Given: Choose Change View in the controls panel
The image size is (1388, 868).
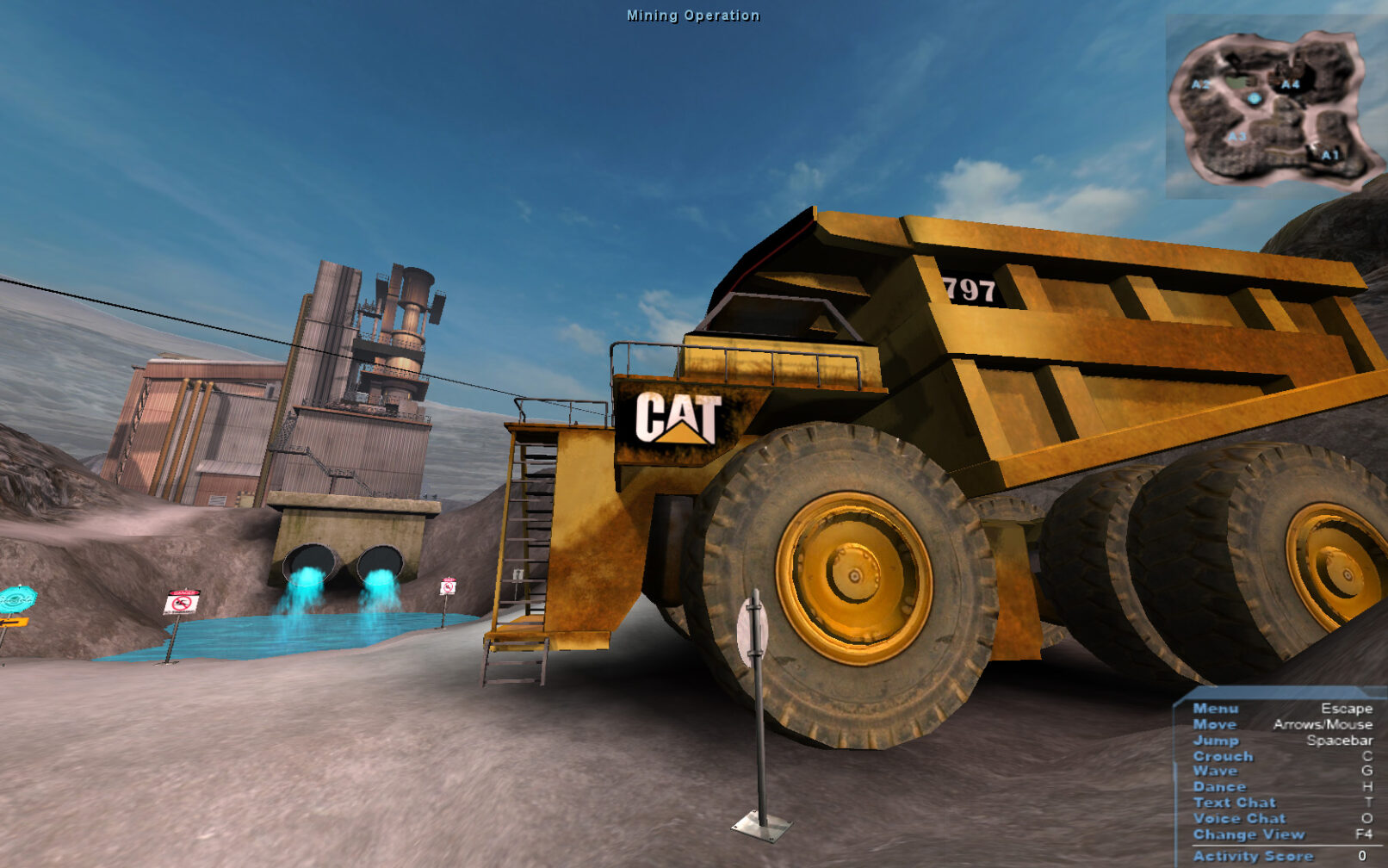Looking at the screenshot, I should pyautogui.click(x=1249, y=834).
